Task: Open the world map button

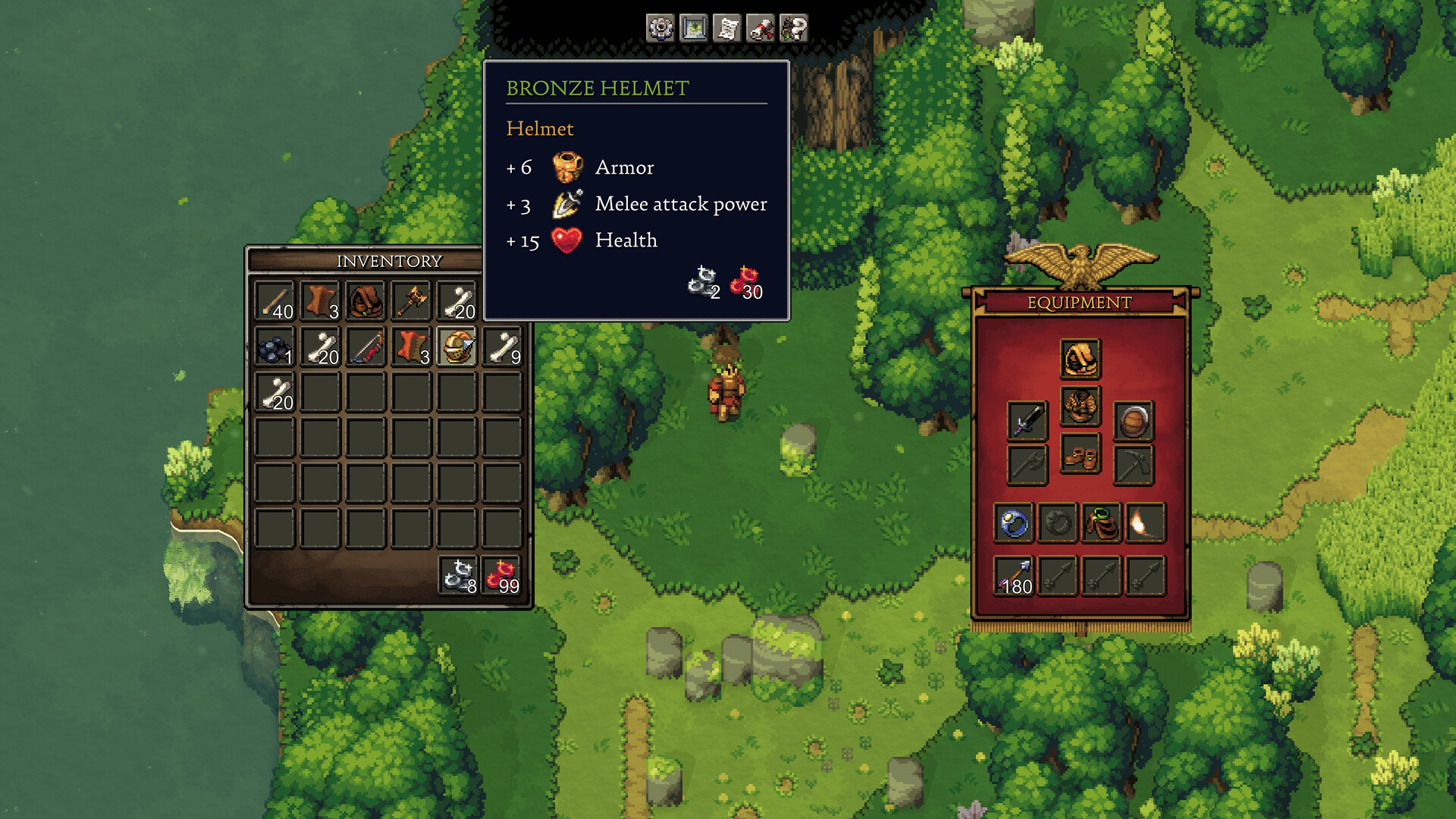Action: pos(694,28)
